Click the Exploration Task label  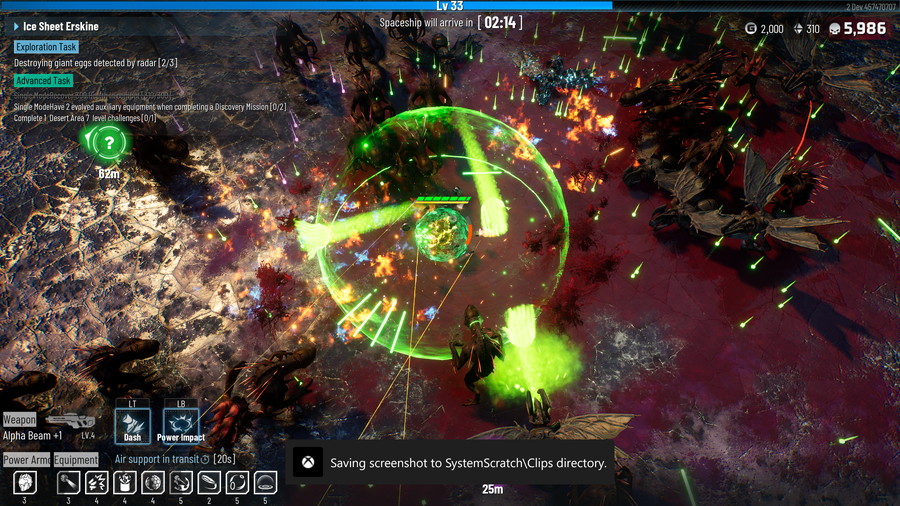pyautogui.click(x=46, y=47)
